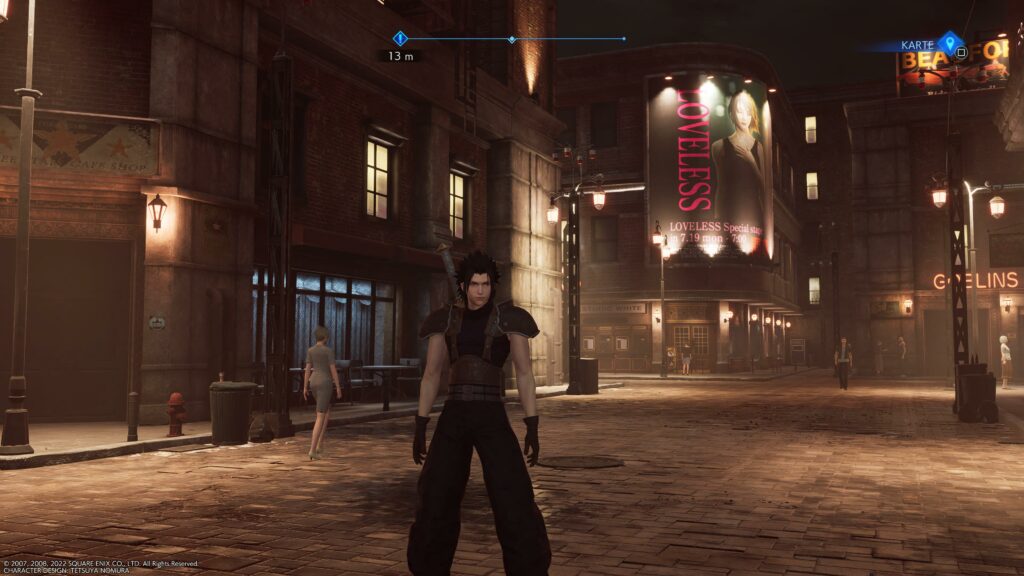Image resolution: width=1024 pixels, height=576 pixels.
Task: Open the Karte map icon
Action: pos(949,43)
